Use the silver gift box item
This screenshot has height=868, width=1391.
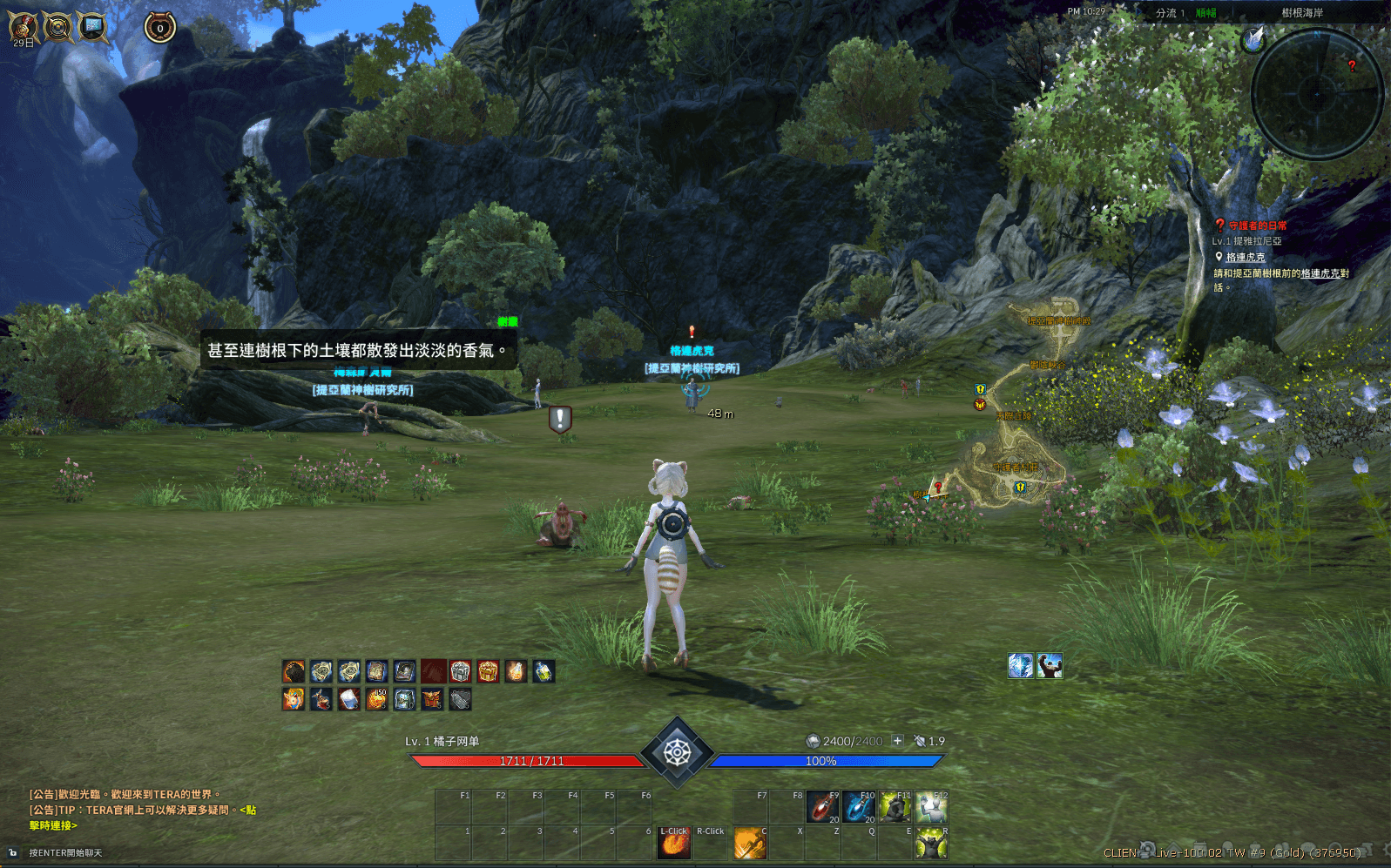click(x=460, y=671)
